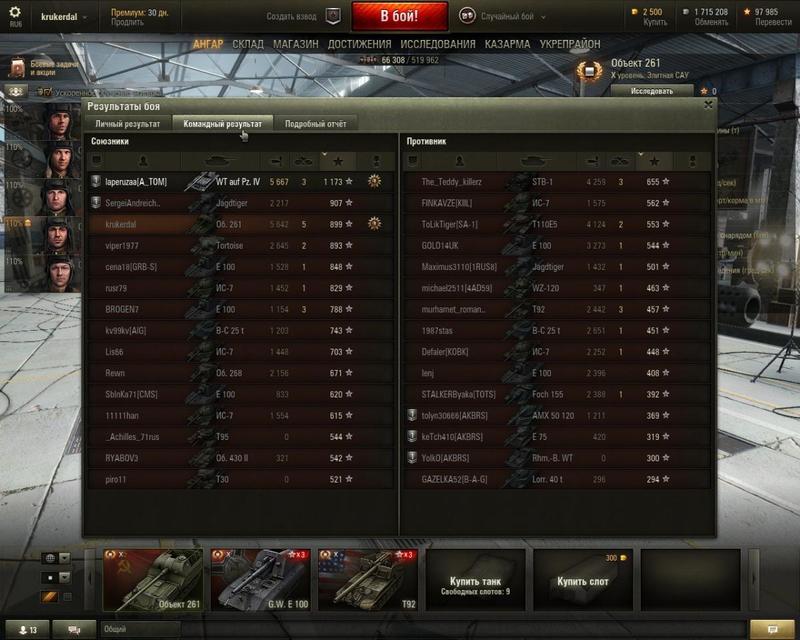
Task: Switch to the Подробный отчёт tab
Action: (x=315, y=124)
